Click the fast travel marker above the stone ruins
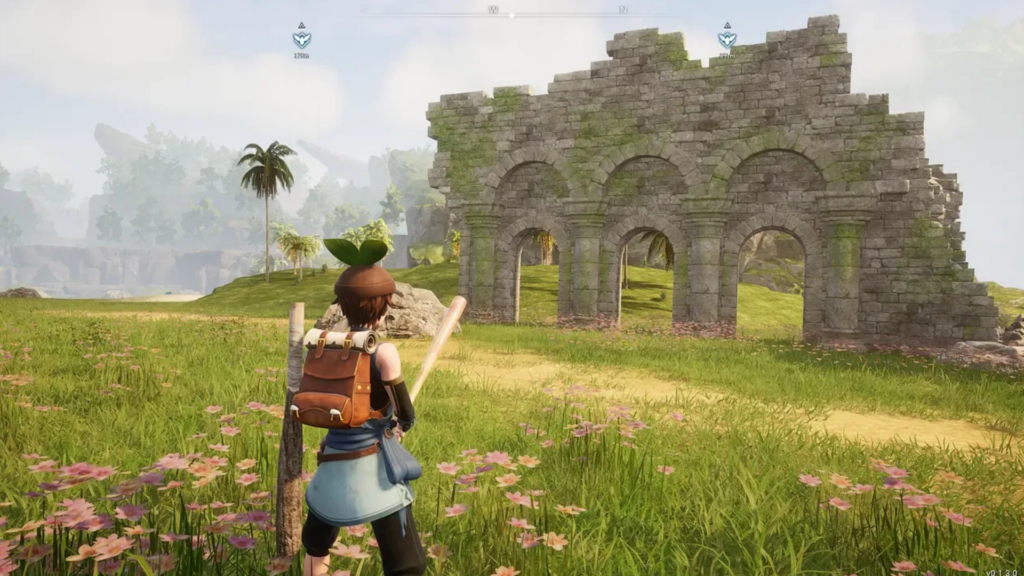Screen dimensions: 1024x576 pos(727,38)
